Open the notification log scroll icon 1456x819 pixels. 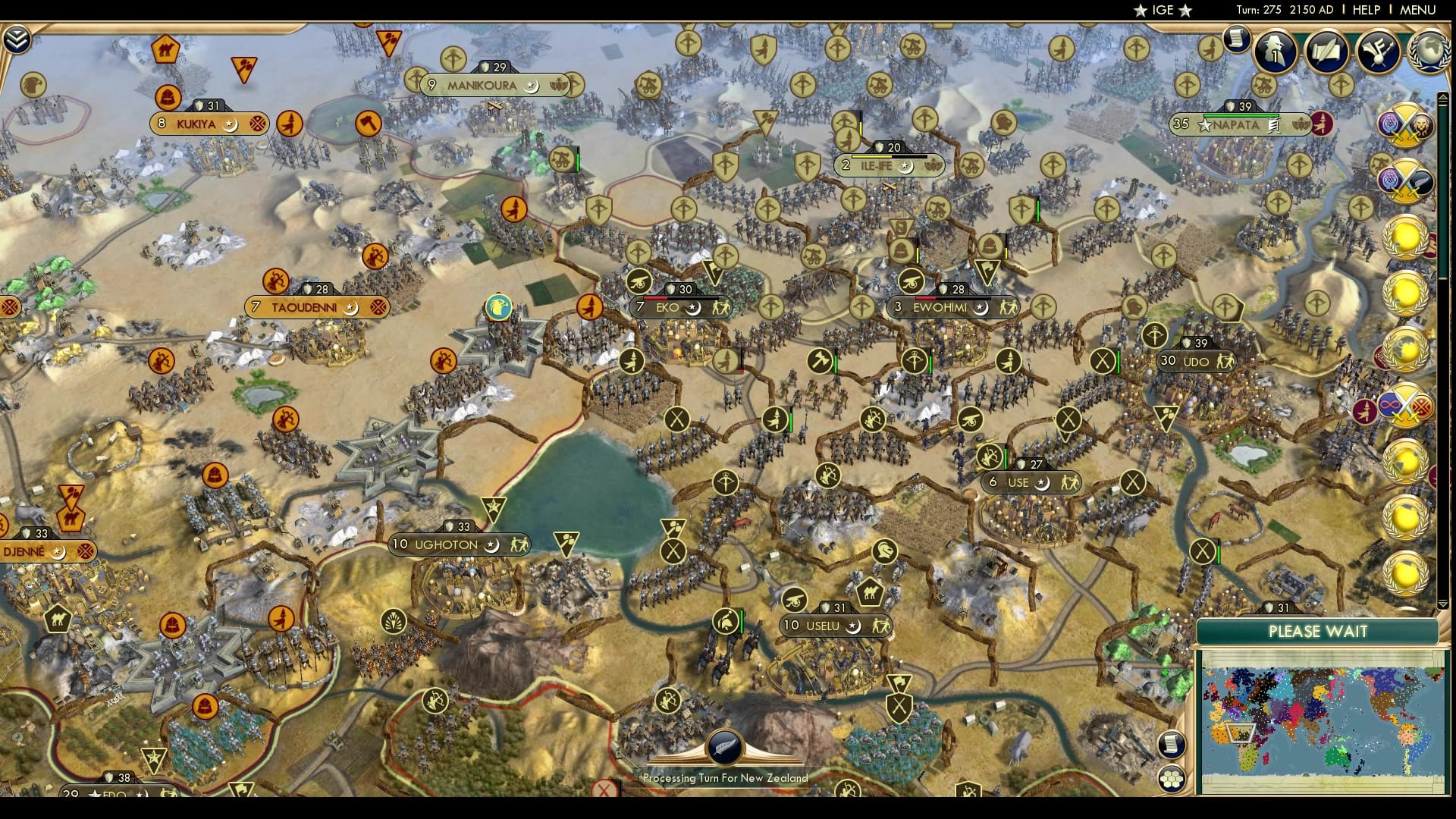(1238, 38)
